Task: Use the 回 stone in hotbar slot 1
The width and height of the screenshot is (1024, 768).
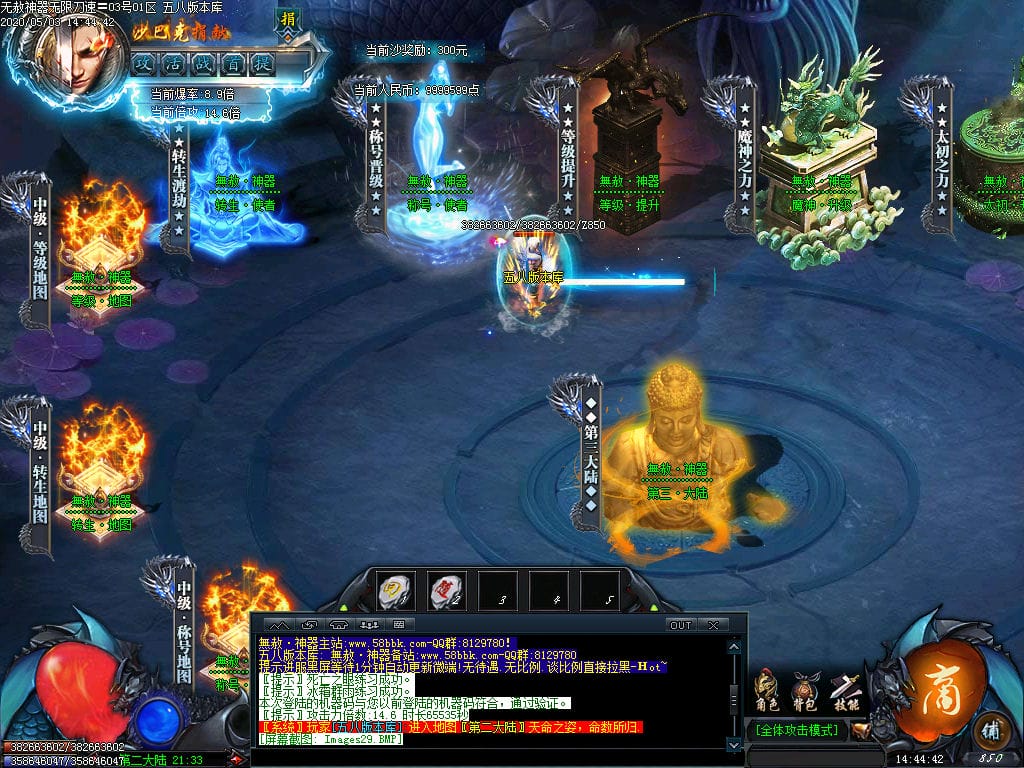Action: pos(396,592)
